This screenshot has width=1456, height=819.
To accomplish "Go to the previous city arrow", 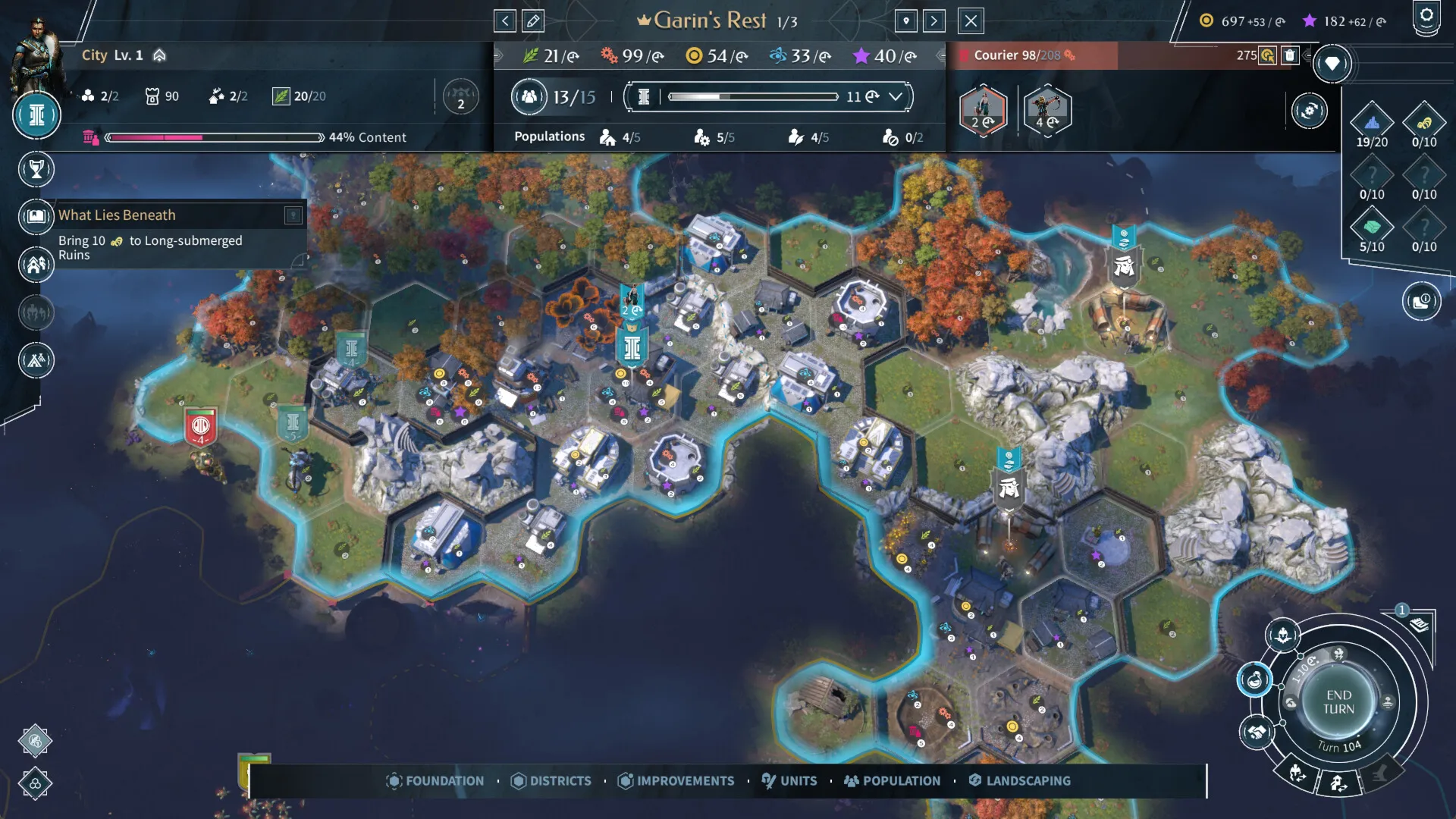I will [505, 21].
